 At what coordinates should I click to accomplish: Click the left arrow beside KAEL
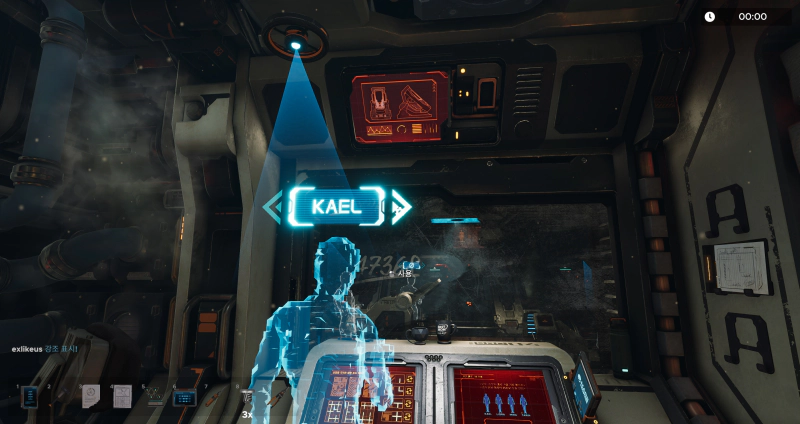click(x=272, y=207)
